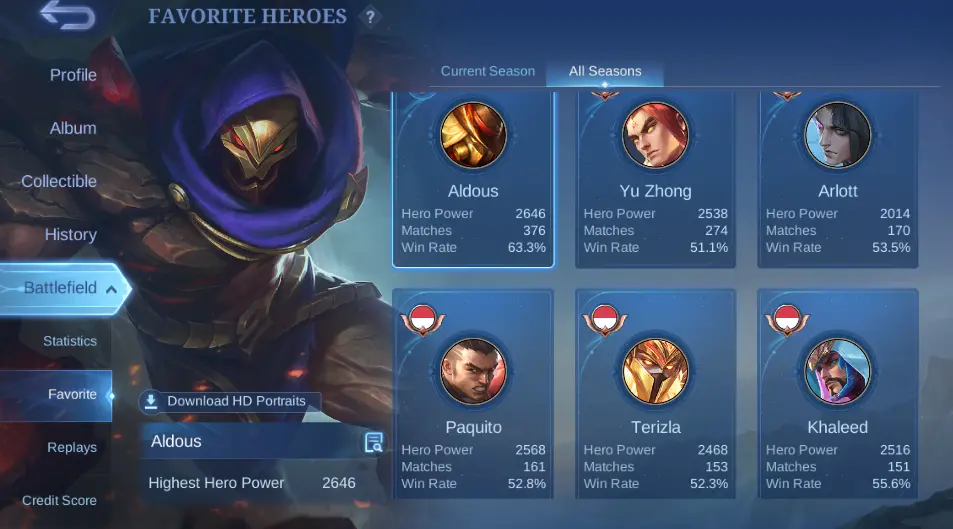Select the Favorite submenu entry

pos(72,394)
